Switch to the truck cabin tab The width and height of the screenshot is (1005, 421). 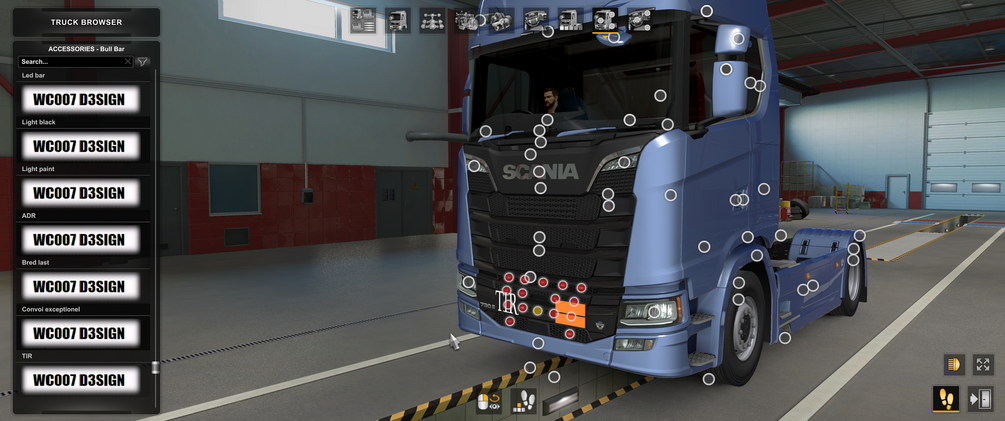point(398,20)
